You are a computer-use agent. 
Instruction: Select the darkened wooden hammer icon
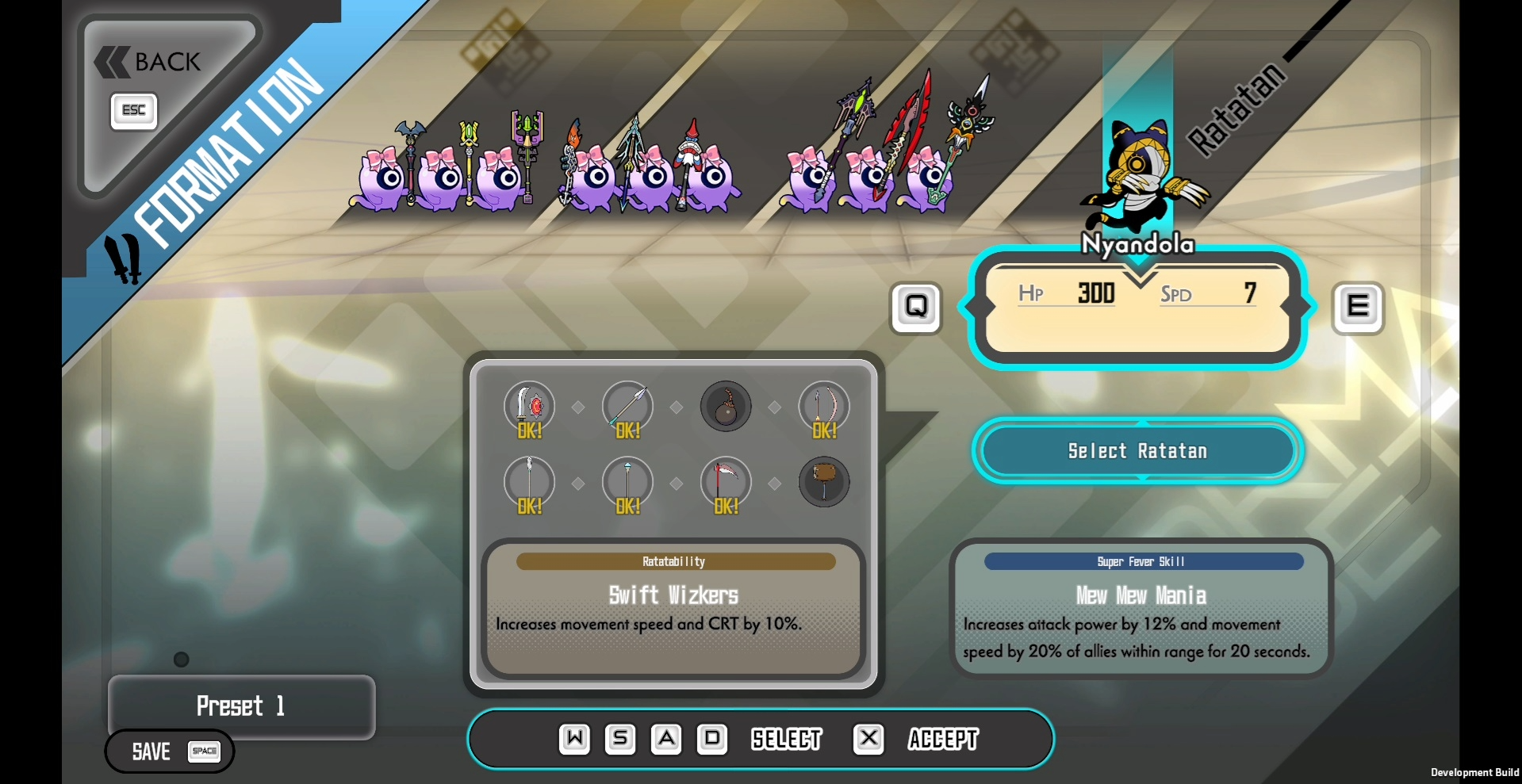click(x=824, y=482)
